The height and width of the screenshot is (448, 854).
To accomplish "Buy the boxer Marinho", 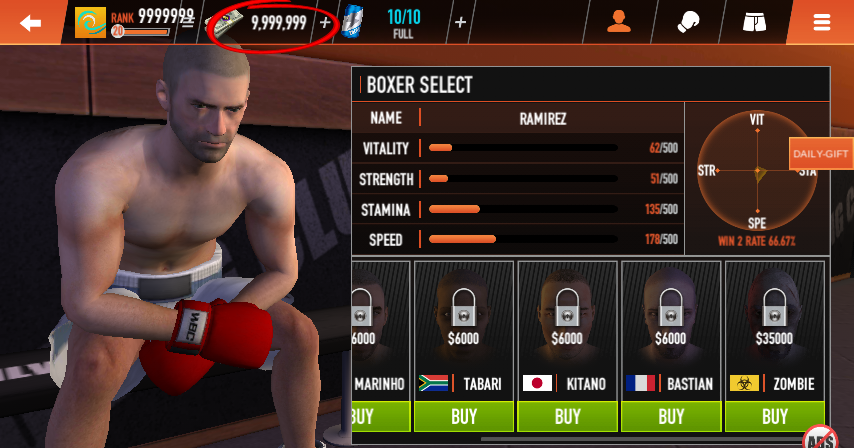I will (x=378, y=416).
